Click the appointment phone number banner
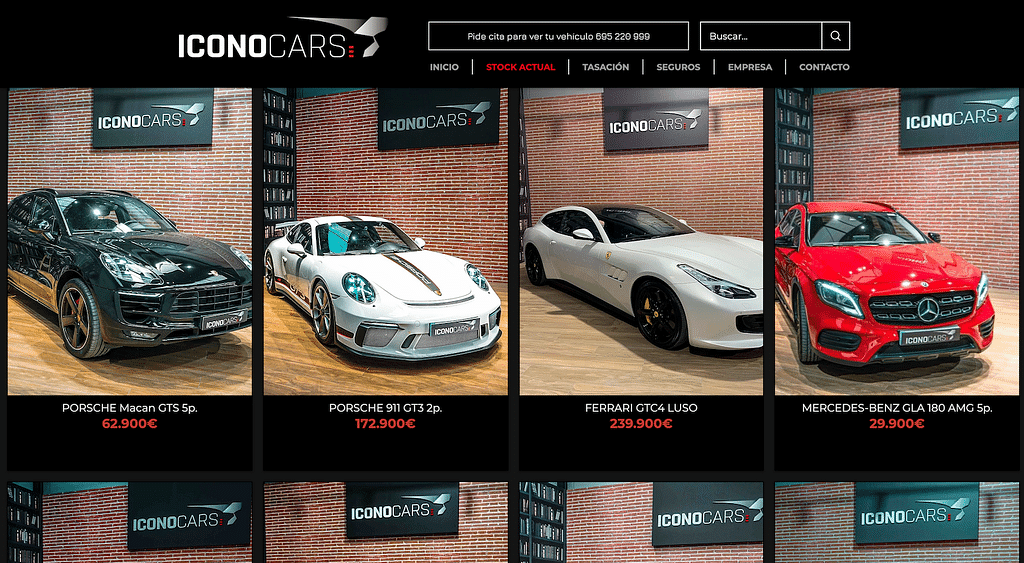This screenshot has height=563, width=1024. coord(558,36)
